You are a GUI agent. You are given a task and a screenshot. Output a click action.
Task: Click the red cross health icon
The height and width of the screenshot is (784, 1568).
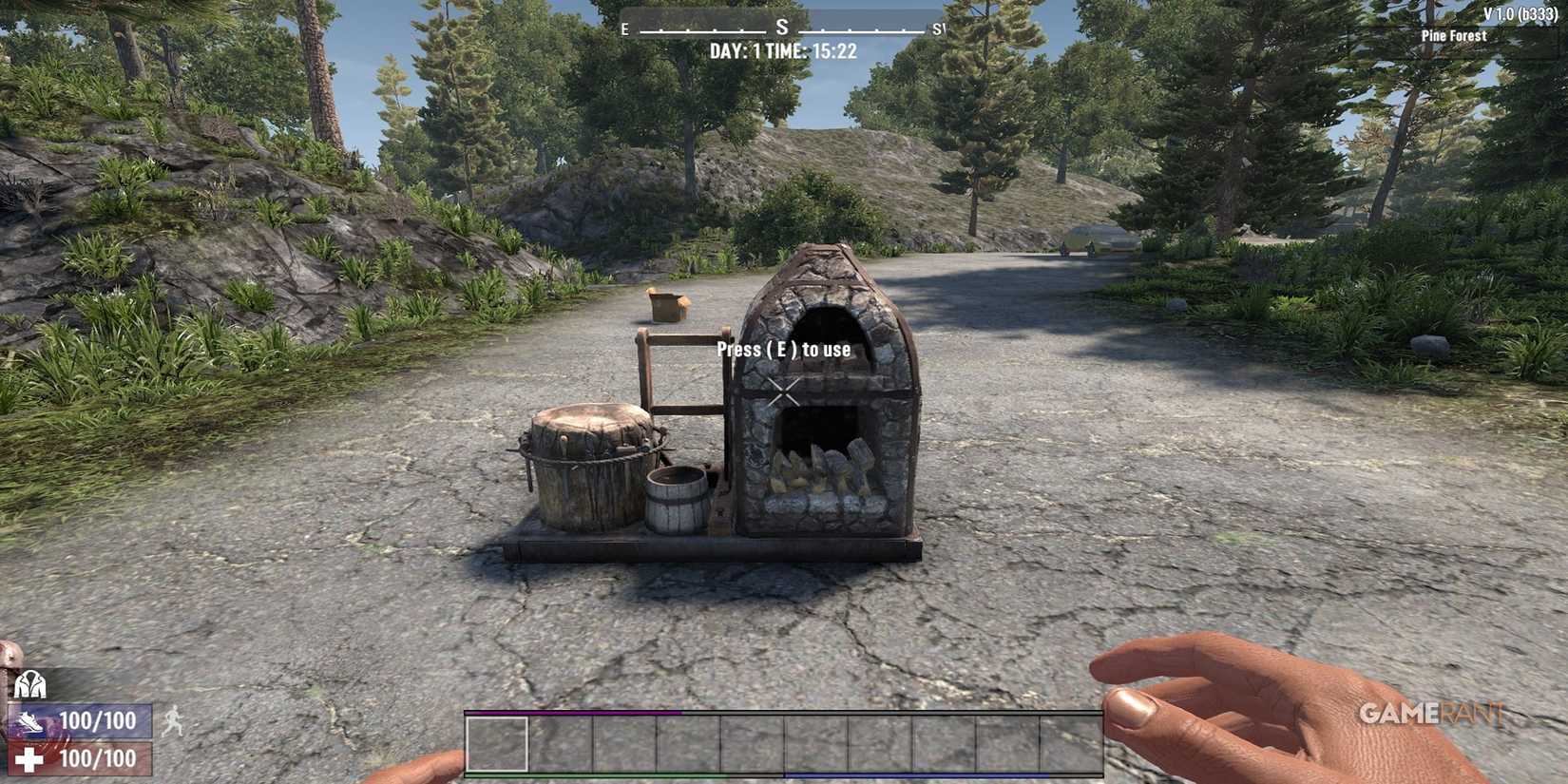click(29, 757)
